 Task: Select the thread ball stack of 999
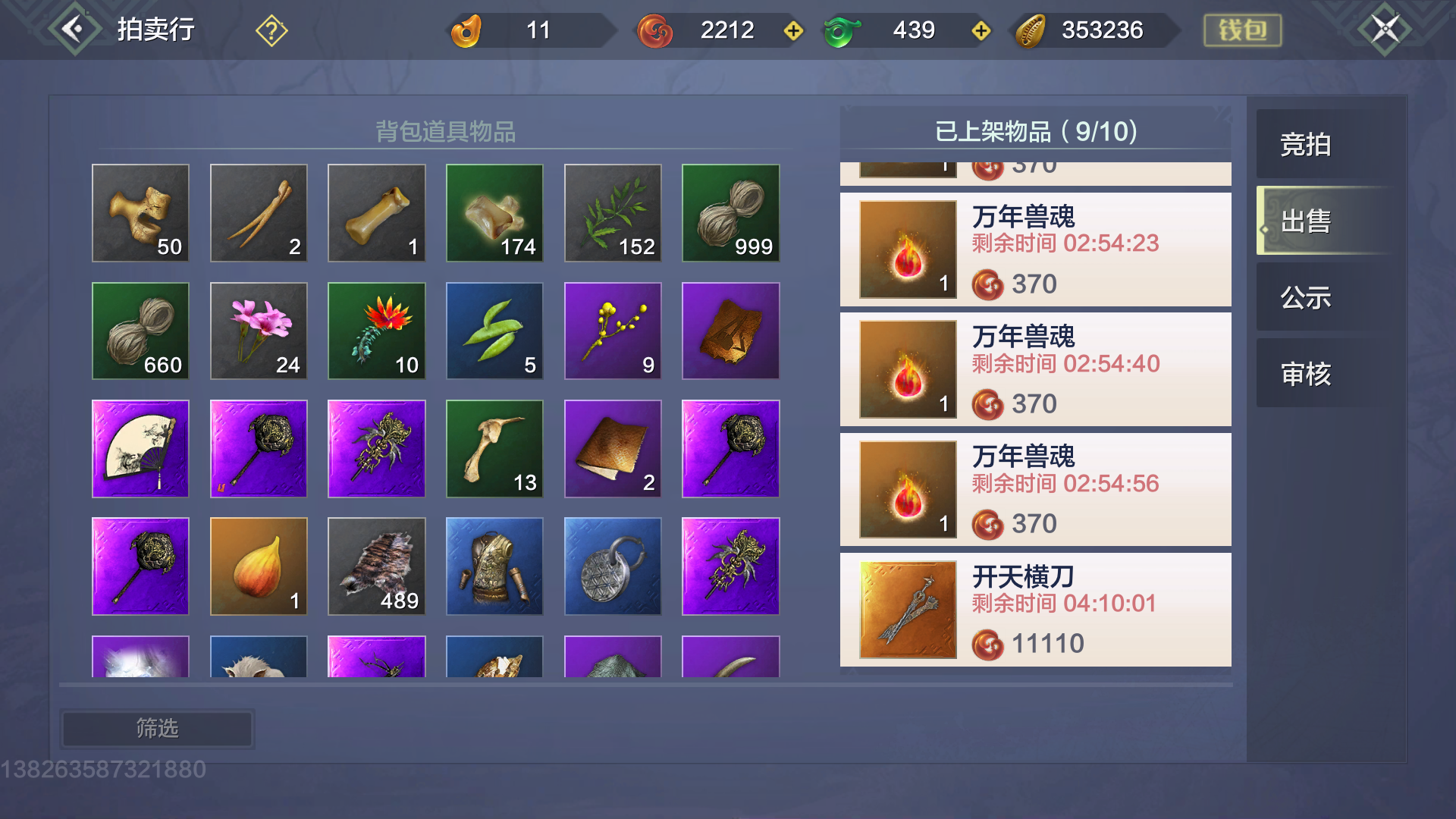(730, 213)
